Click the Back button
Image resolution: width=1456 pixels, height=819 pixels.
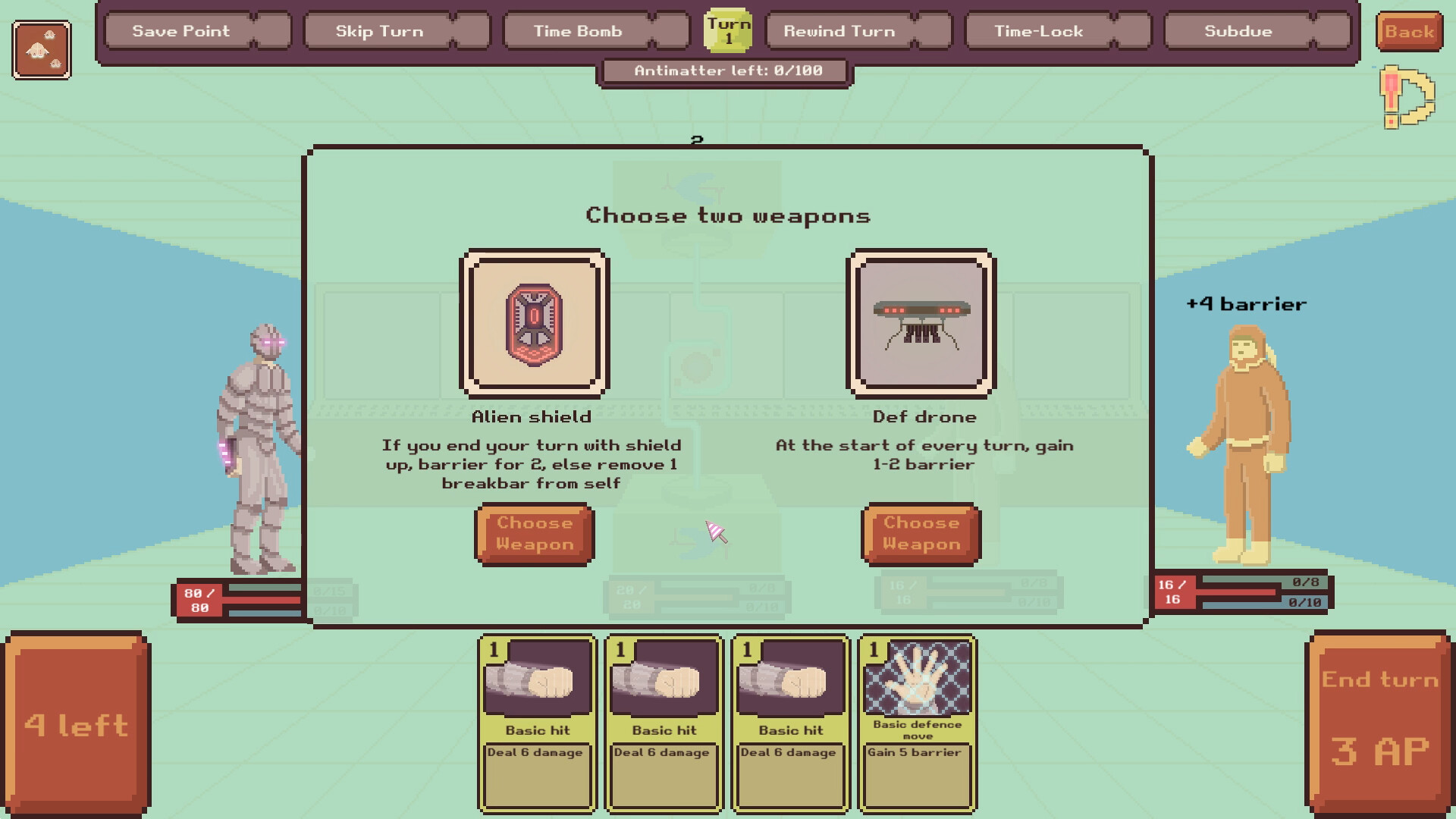pyautogui.click(x=1410, y=31)
